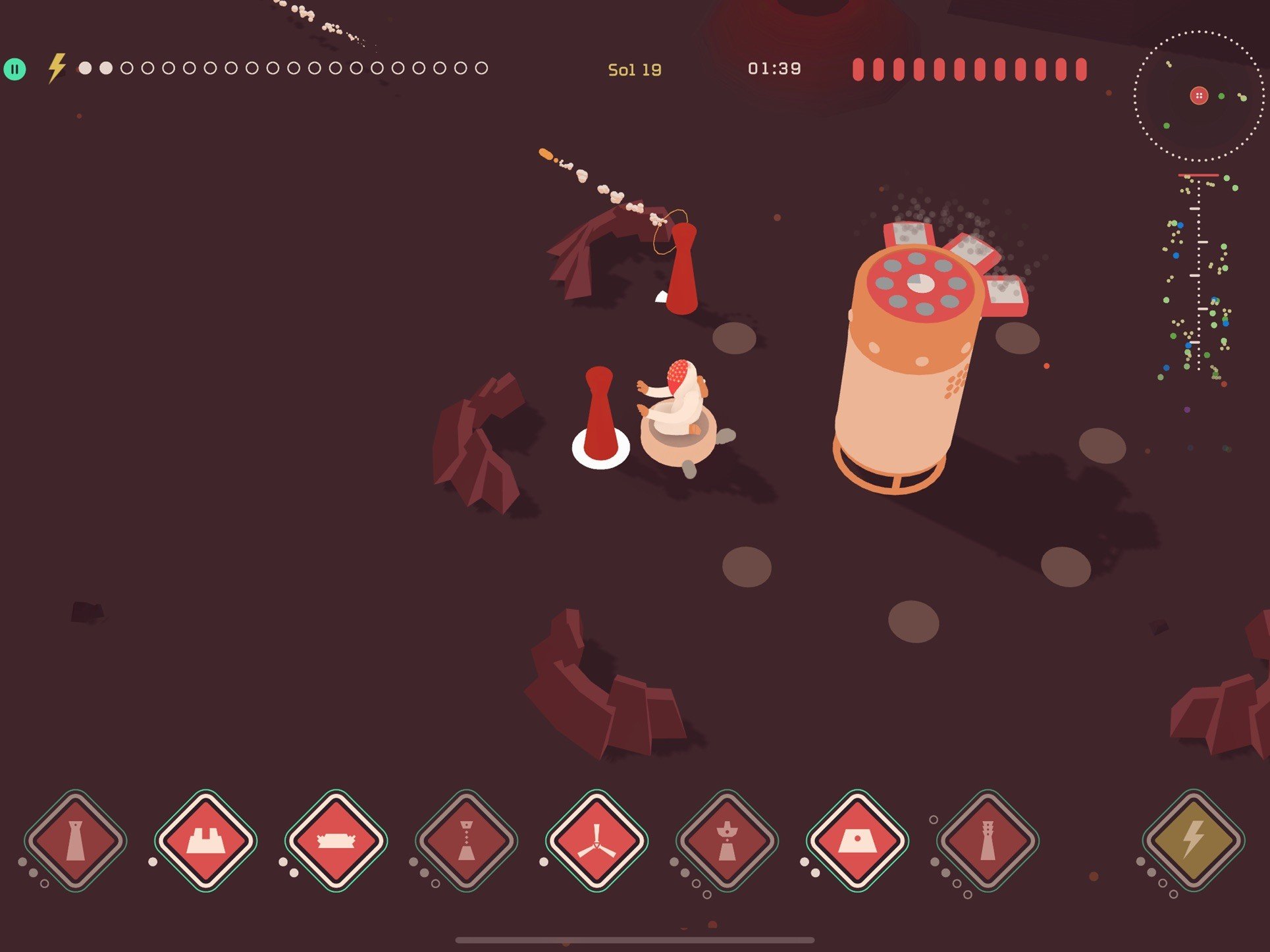Viewport: 1270px width, 952px height.
Task: Select the trapezoid dome build icon
Action: coord(857,841)
